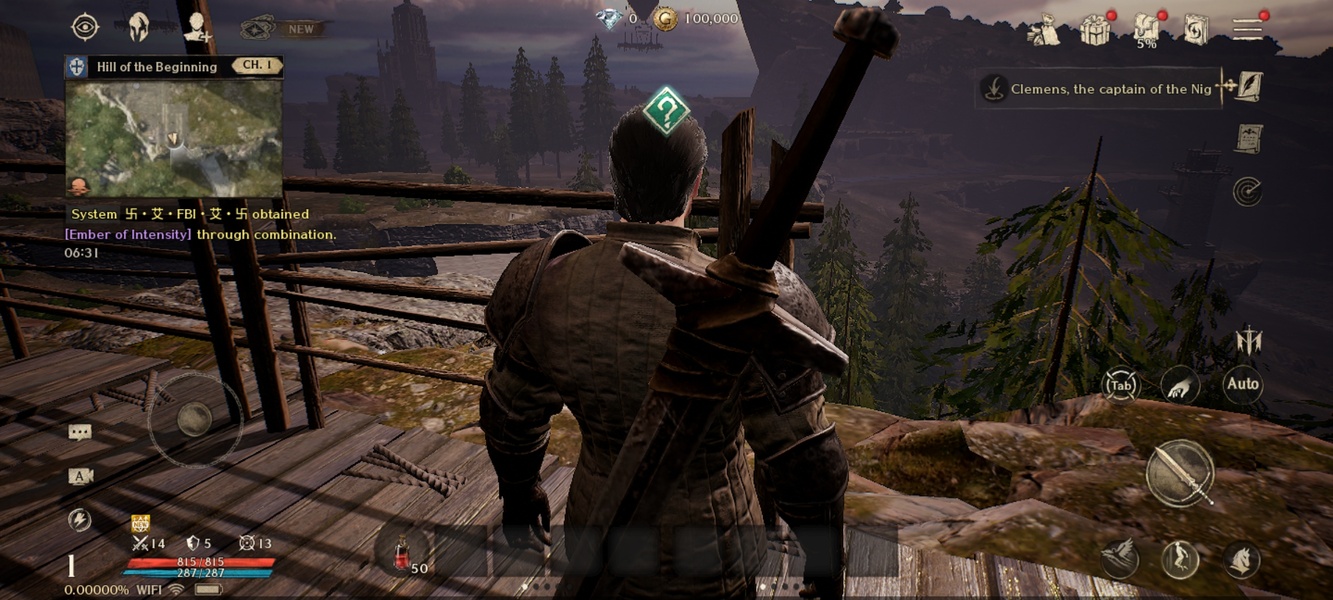
Task: Open the bat-emblem scroll icon
Action: (1247, 138)
